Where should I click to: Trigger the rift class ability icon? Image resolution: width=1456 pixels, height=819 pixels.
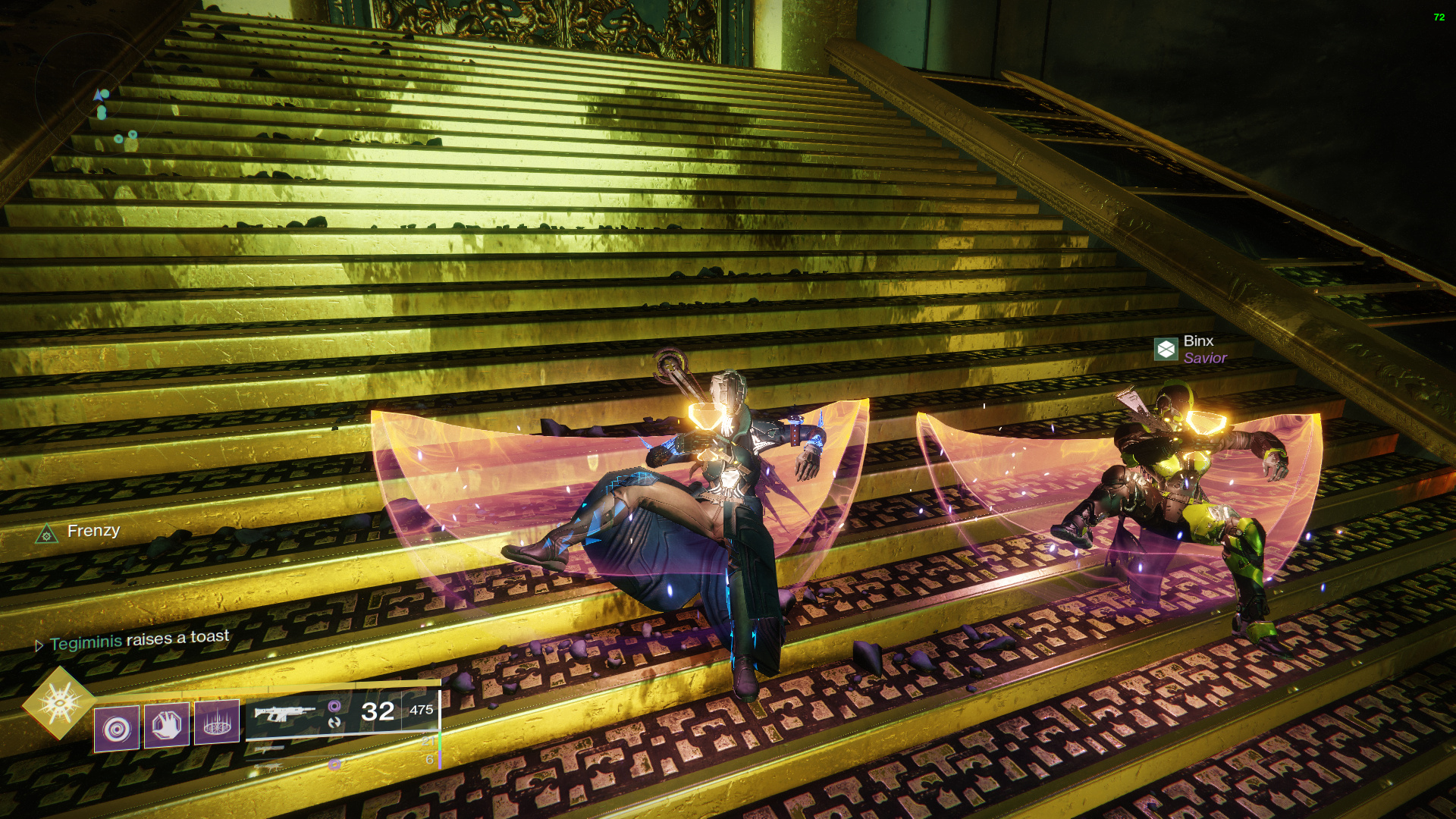click(217, 722)
